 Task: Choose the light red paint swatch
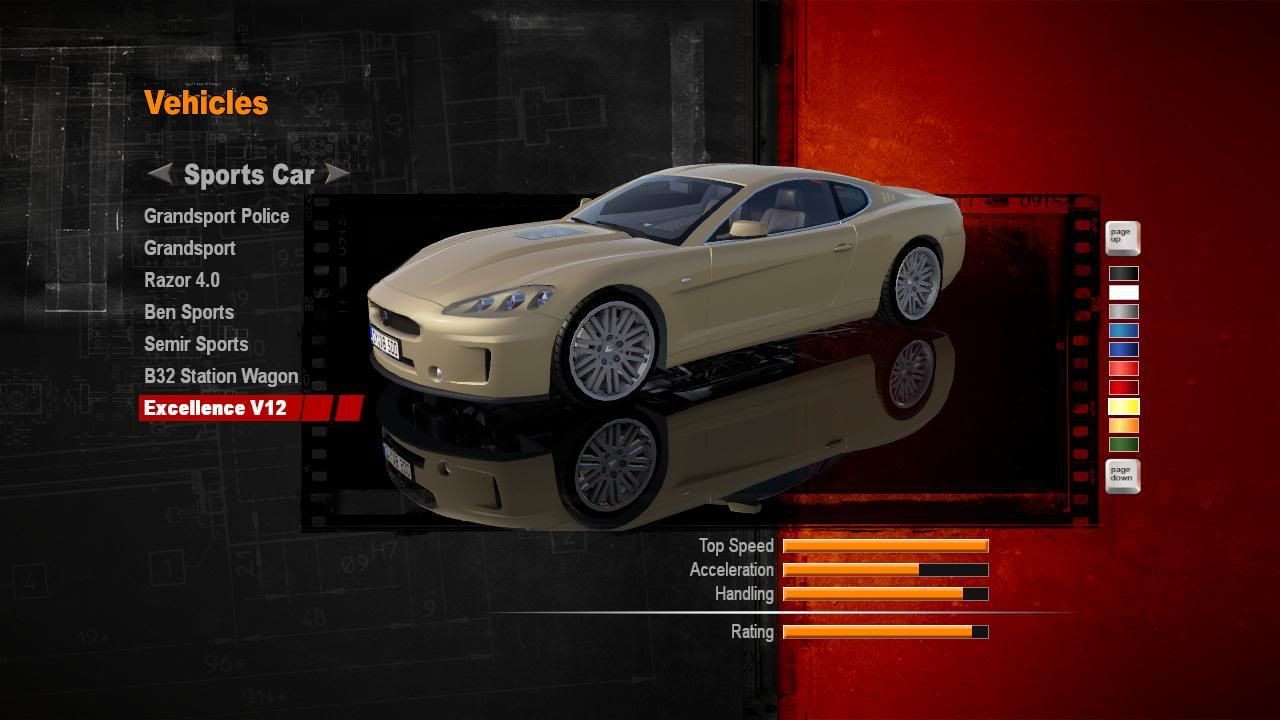coord(1123,369)
